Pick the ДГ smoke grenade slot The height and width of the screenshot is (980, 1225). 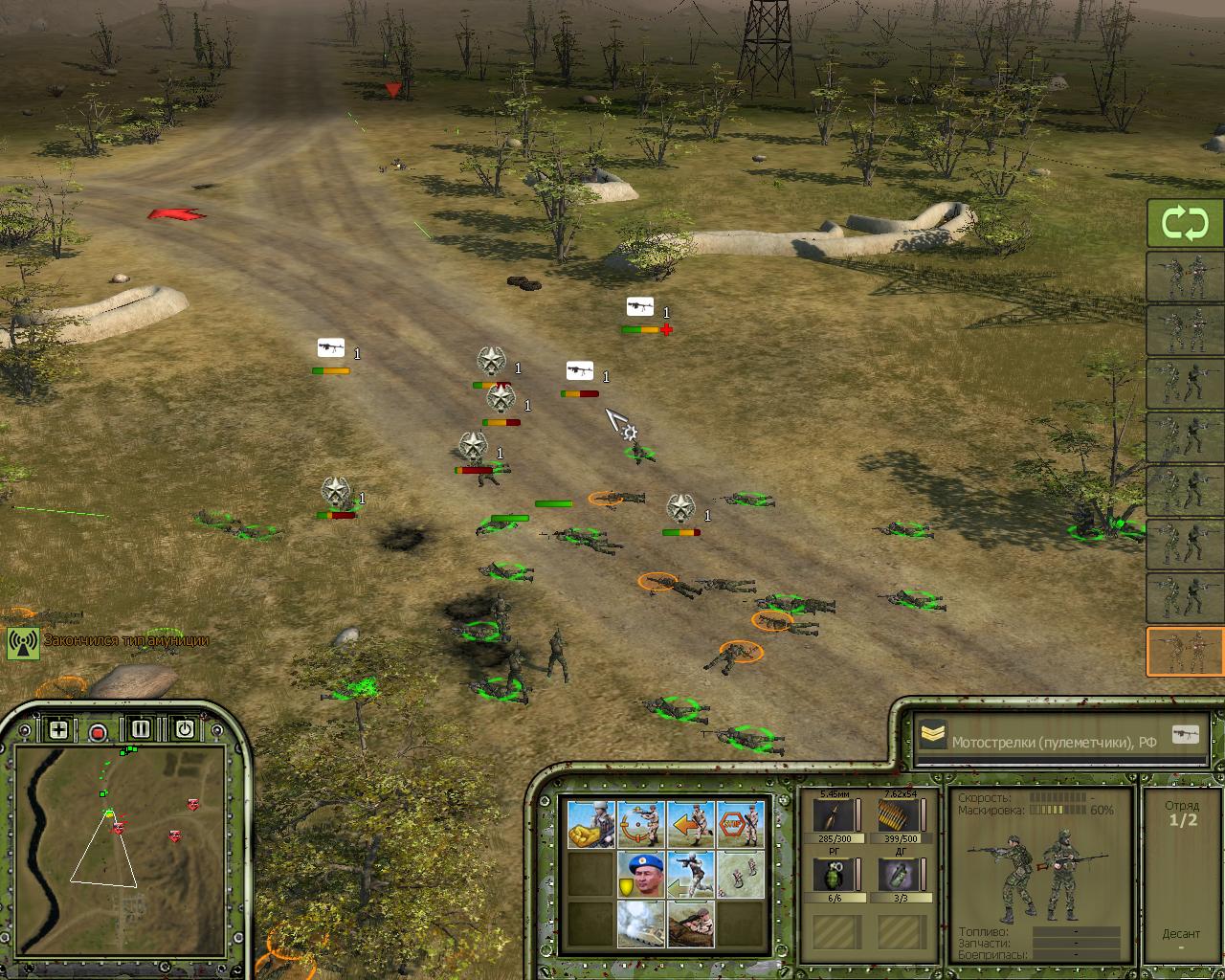point(899,875)
